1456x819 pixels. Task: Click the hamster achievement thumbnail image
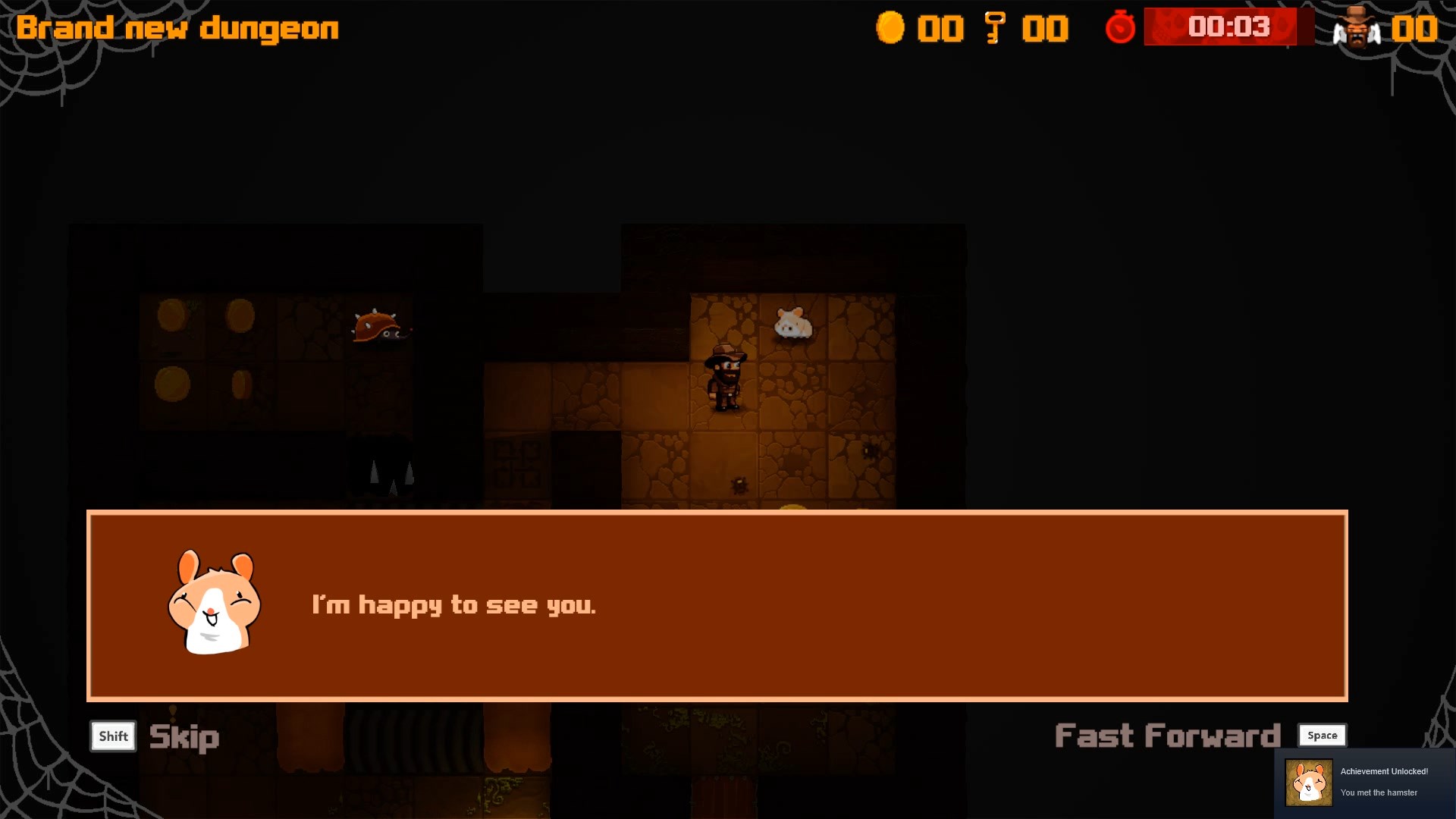(x=1309, y=782)
